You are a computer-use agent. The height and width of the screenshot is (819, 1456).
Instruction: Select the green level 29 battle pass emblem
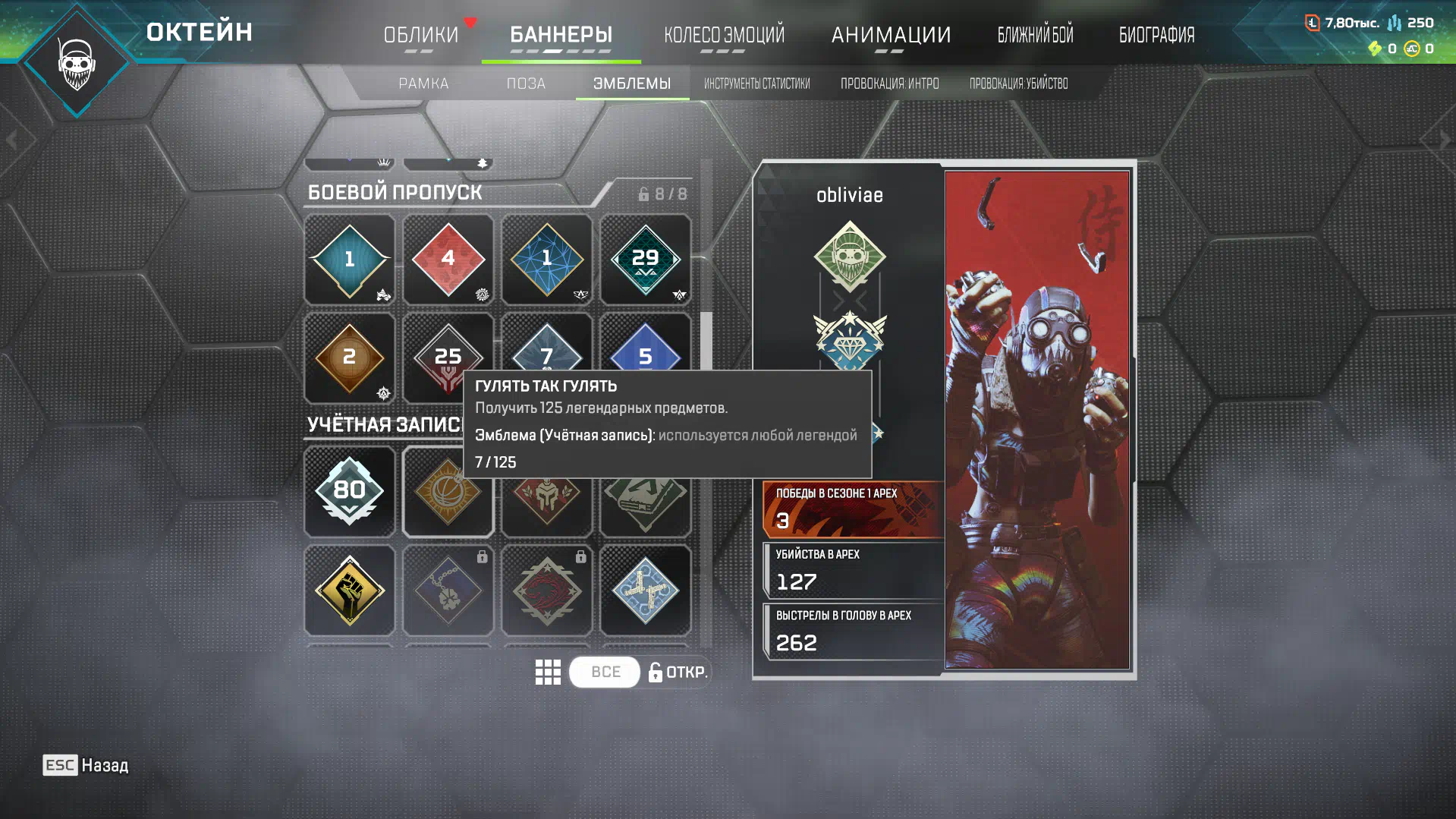tap(645, 260)
